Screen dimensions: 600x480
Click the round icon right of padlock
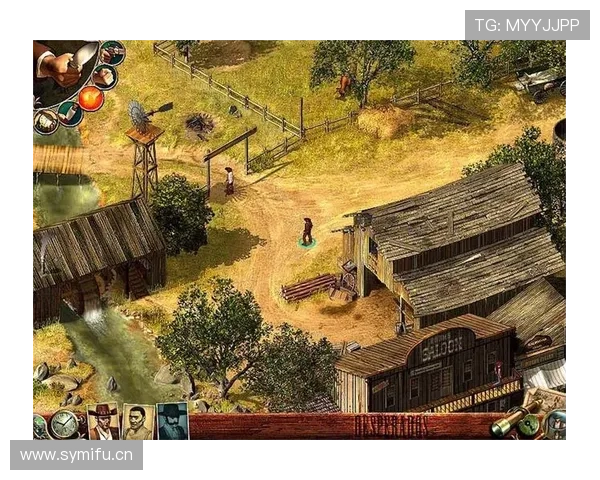[555, 423]
